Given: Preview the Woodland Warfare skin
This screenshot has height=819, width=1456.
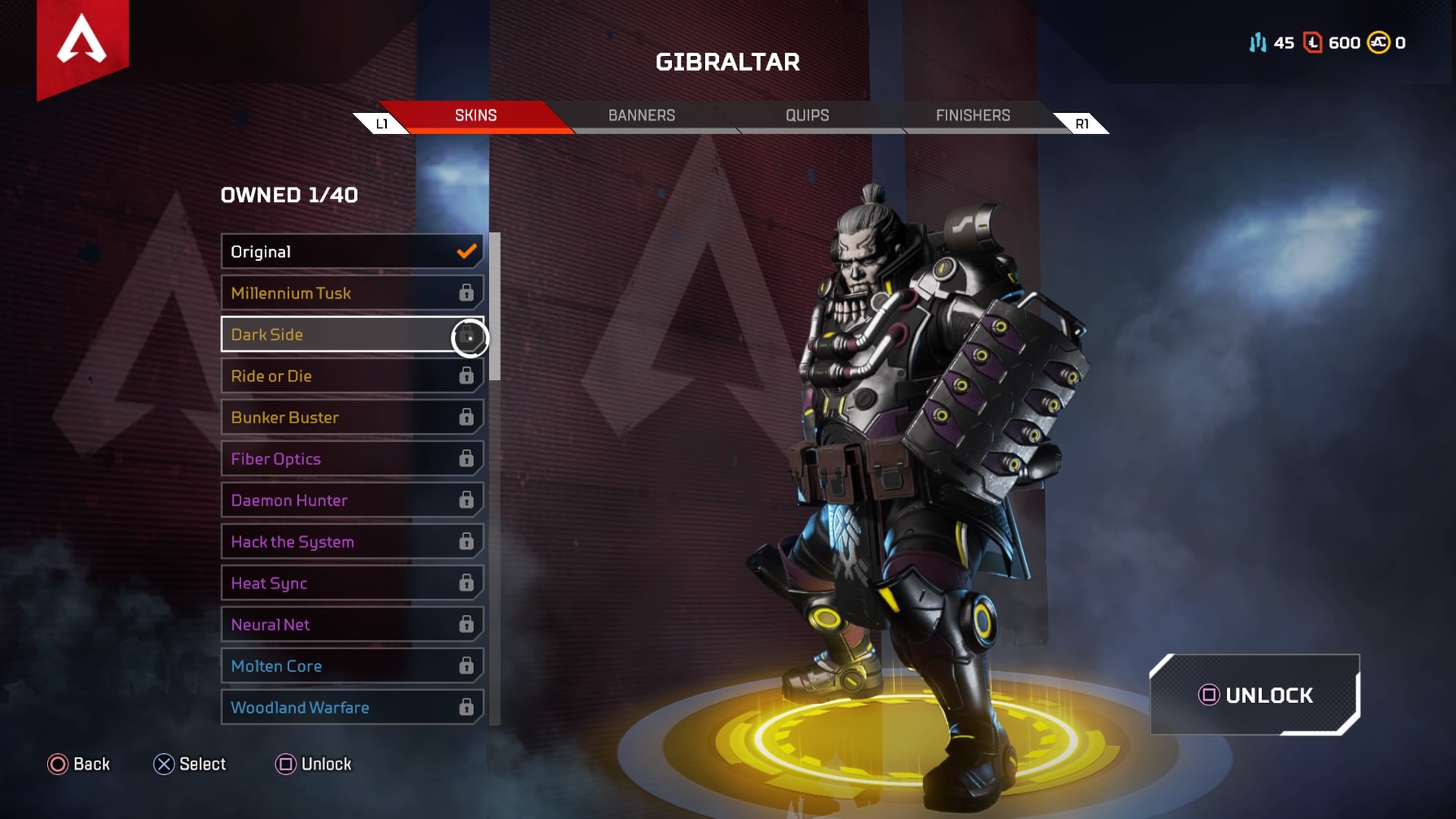Looking at the screenshot, I should [x=352, y=708].
